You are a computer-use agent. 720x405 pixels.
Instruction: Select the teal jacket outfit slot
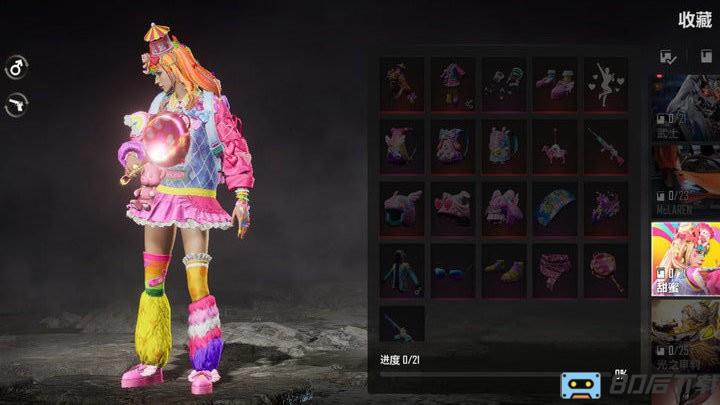pyautogui.click(x=402, y=271)
